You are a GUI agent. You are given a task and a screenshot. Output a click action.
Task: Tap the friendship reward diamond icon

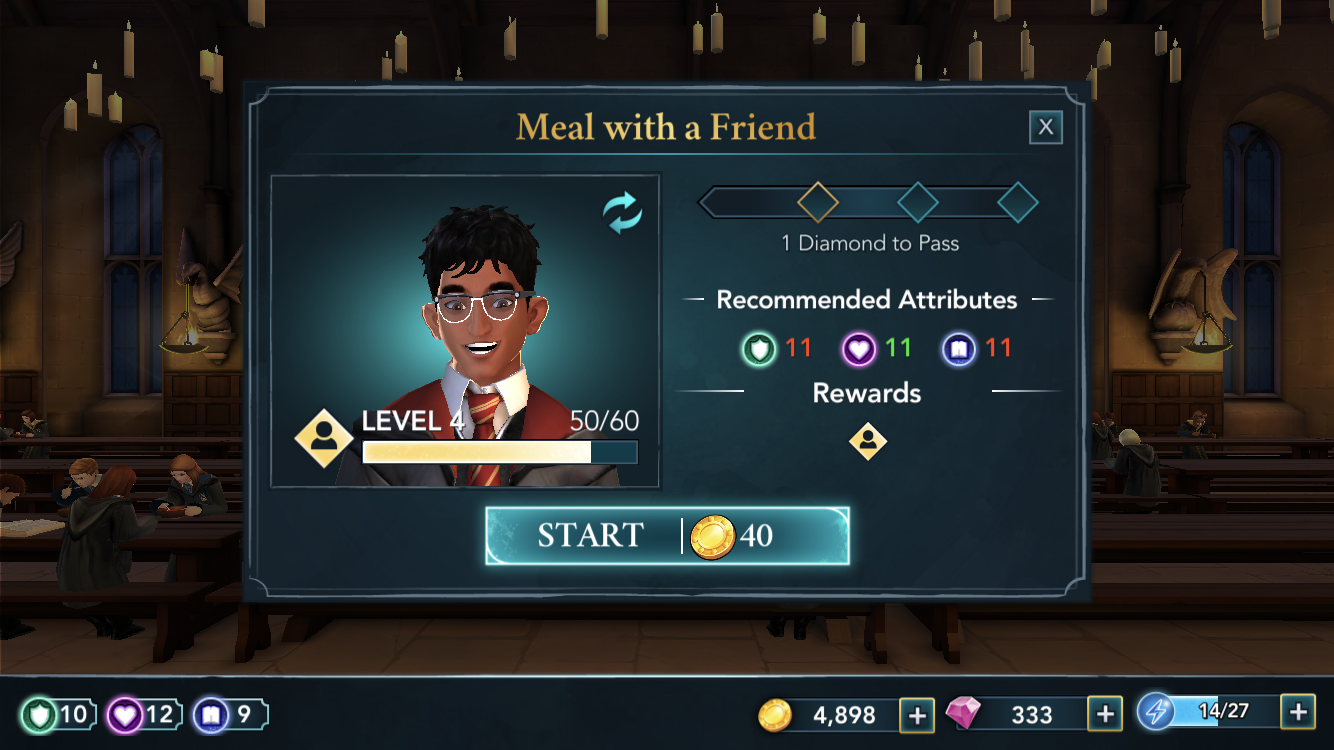tap(867, 441)
